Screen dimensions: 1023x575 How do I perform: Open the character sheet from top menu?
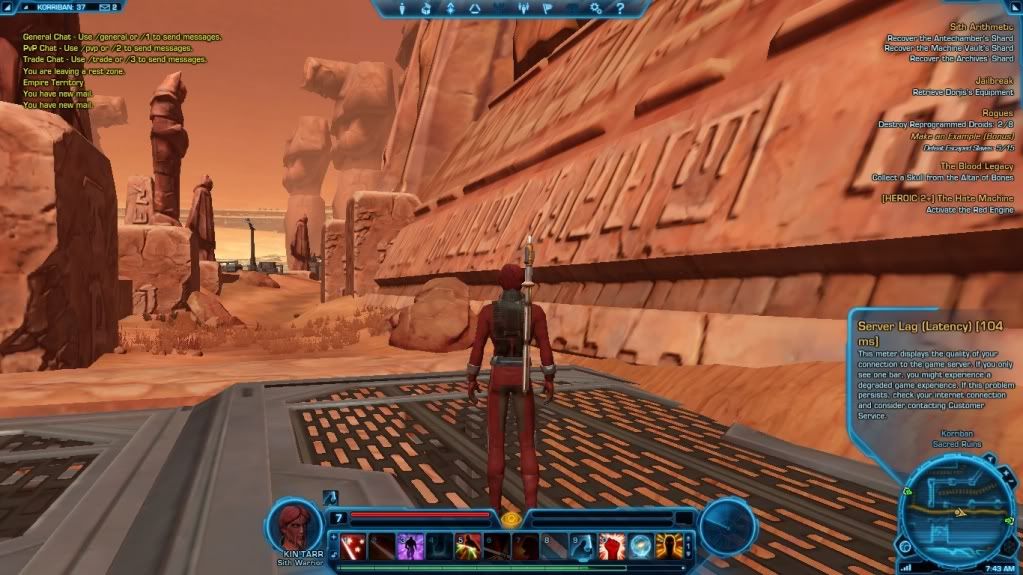point(403,9)
